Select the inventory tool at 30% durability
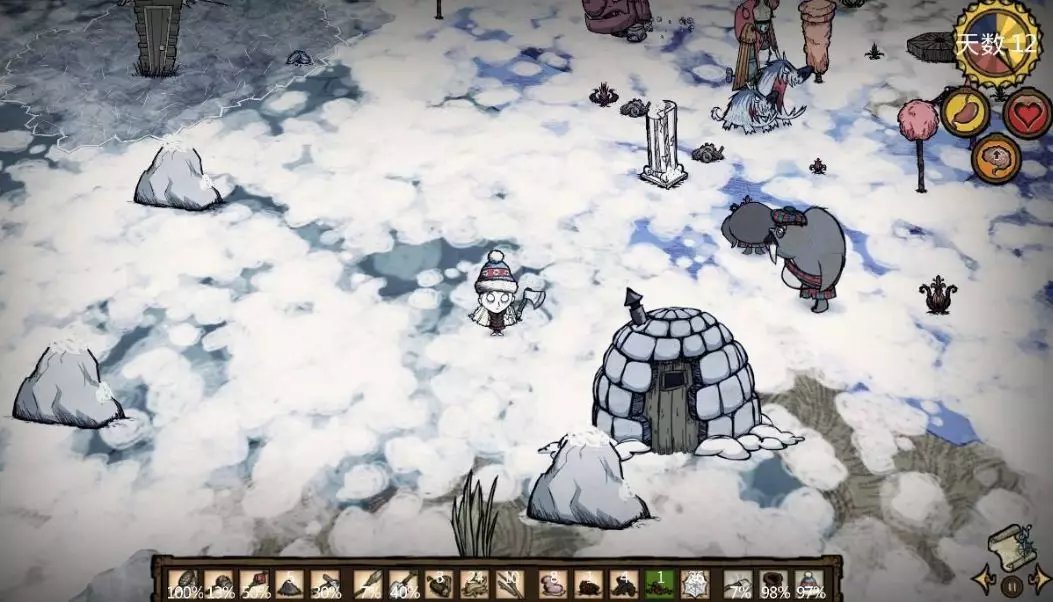 pos(326,583)
